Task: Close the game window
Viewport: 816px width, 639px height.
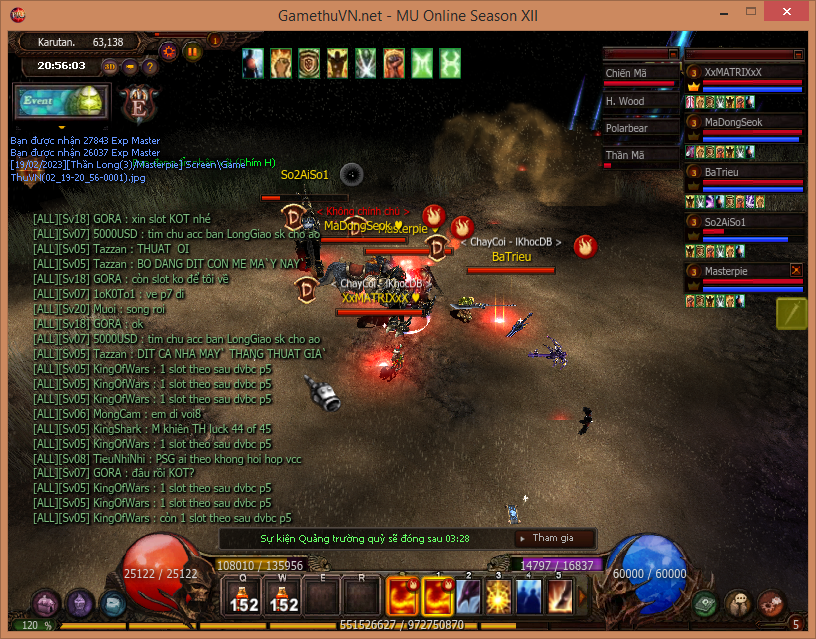Action: (x=792, y=14)
